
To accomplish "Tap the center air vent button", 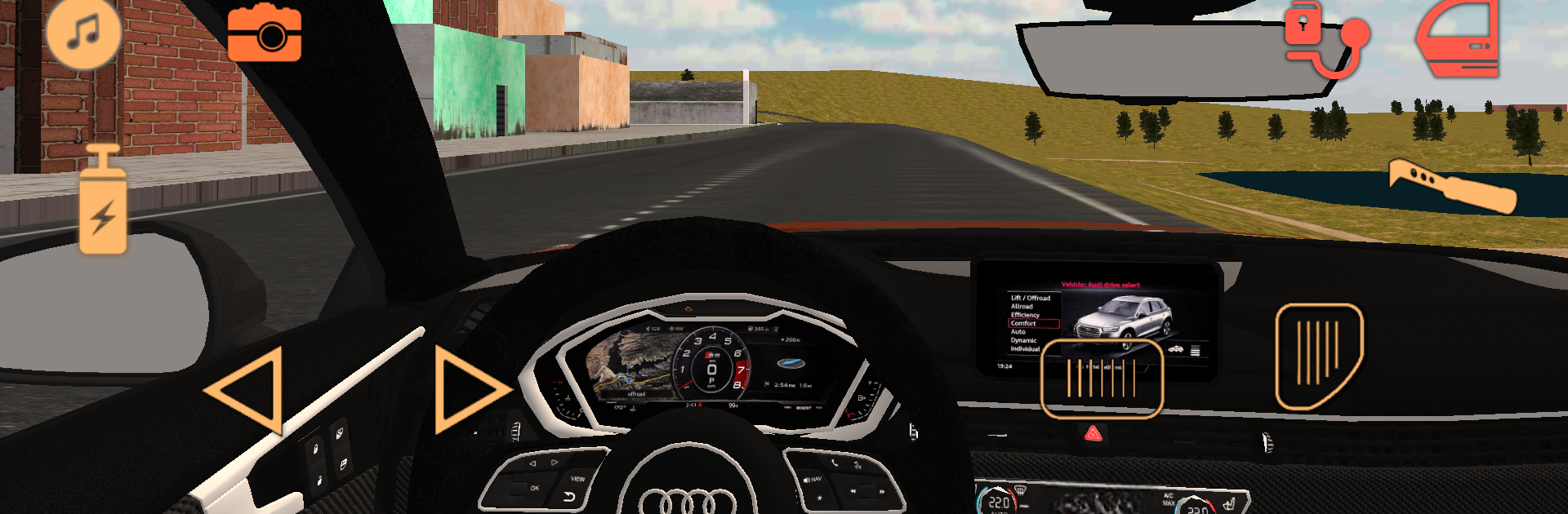I will pyautogui.click(x=1101, y=379).
